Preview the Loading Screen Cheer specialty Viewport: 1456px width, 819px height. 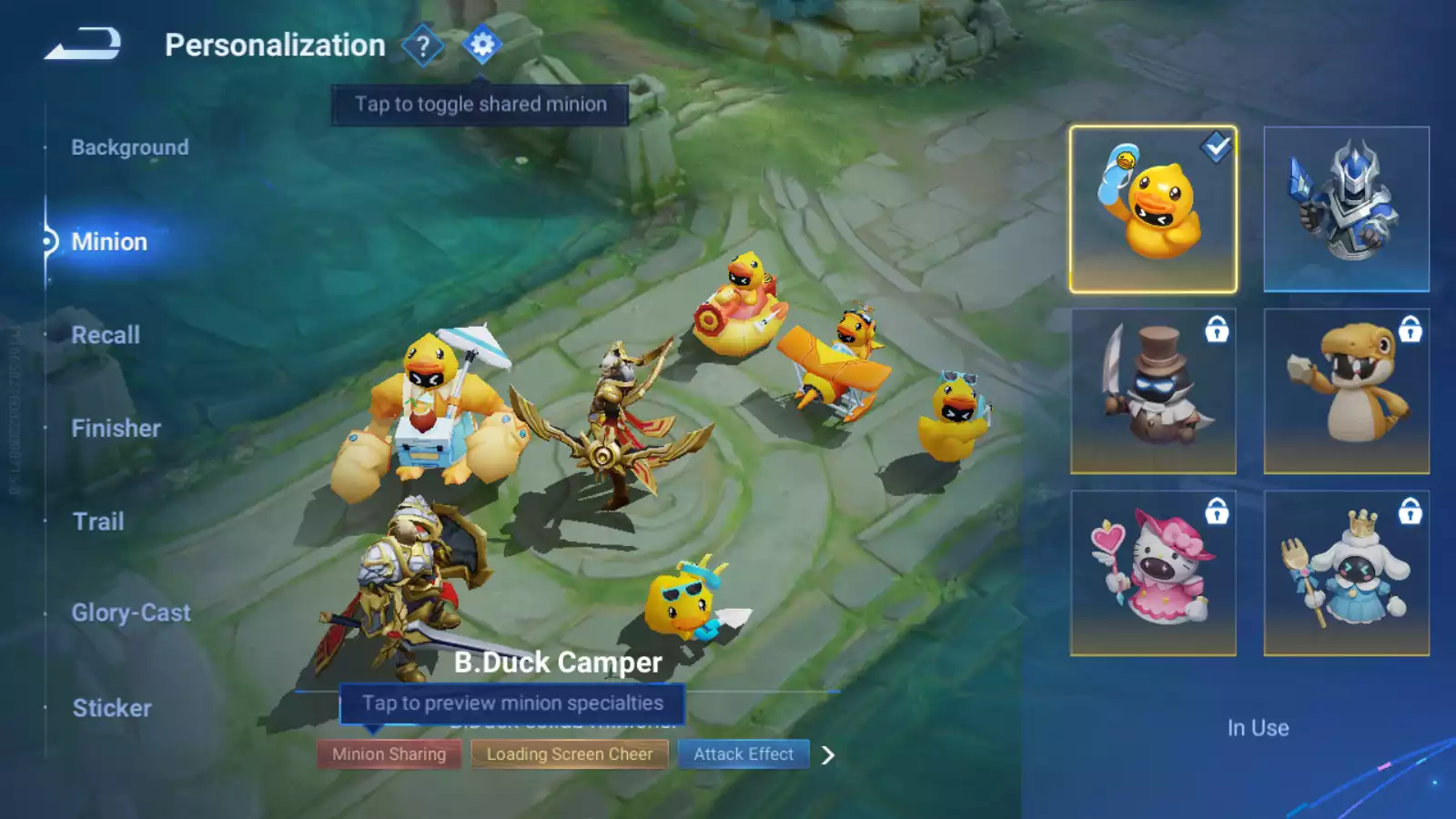tap(569, 754)
